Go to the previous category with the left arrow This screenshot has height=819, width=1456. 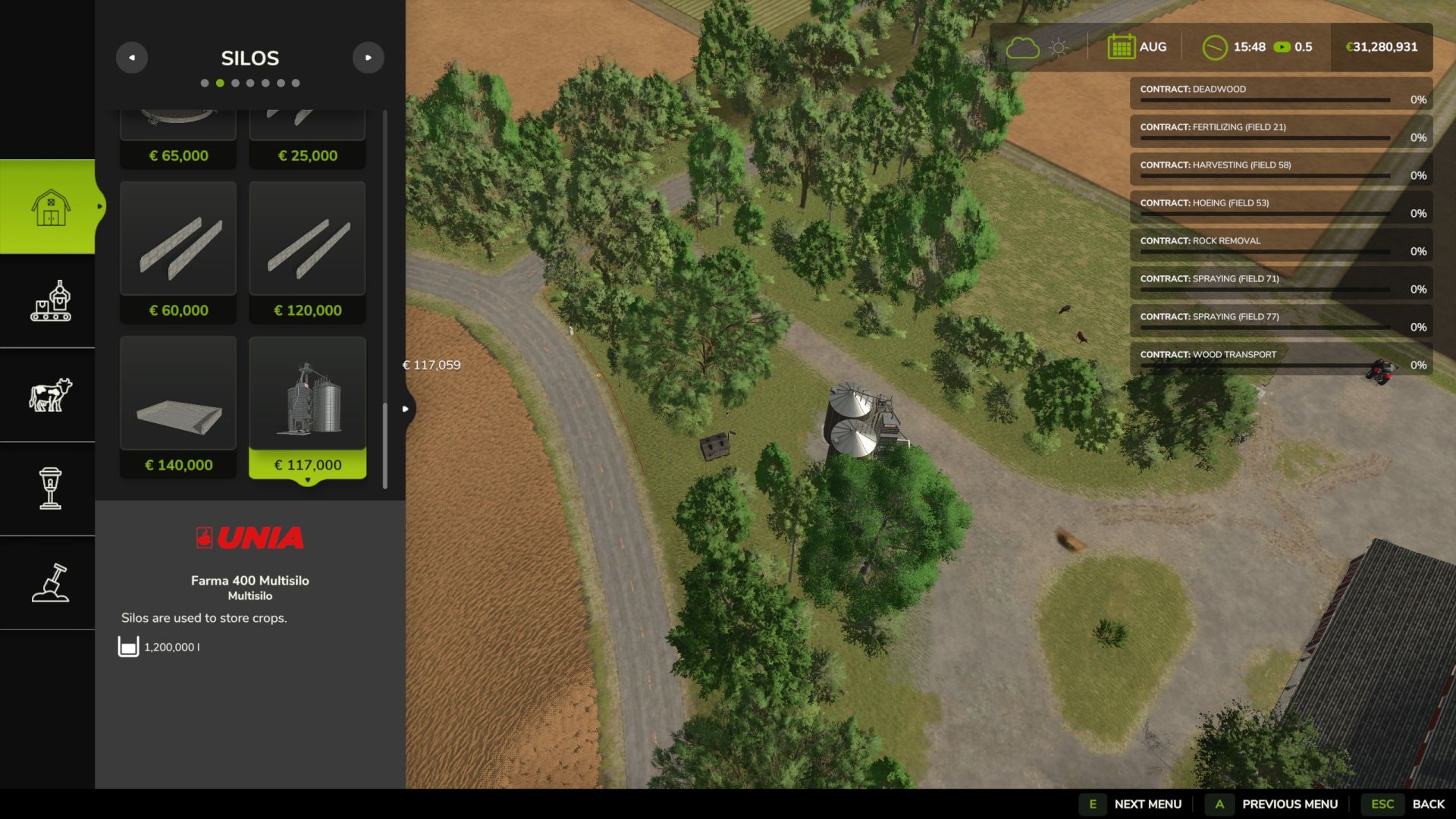coord(132,58)
